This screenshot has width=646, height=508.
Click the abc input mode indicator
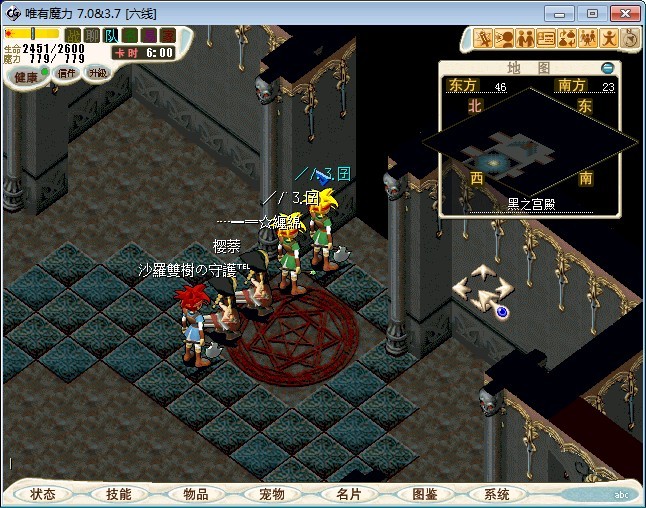pyautogui.click(x=620, y=495)
